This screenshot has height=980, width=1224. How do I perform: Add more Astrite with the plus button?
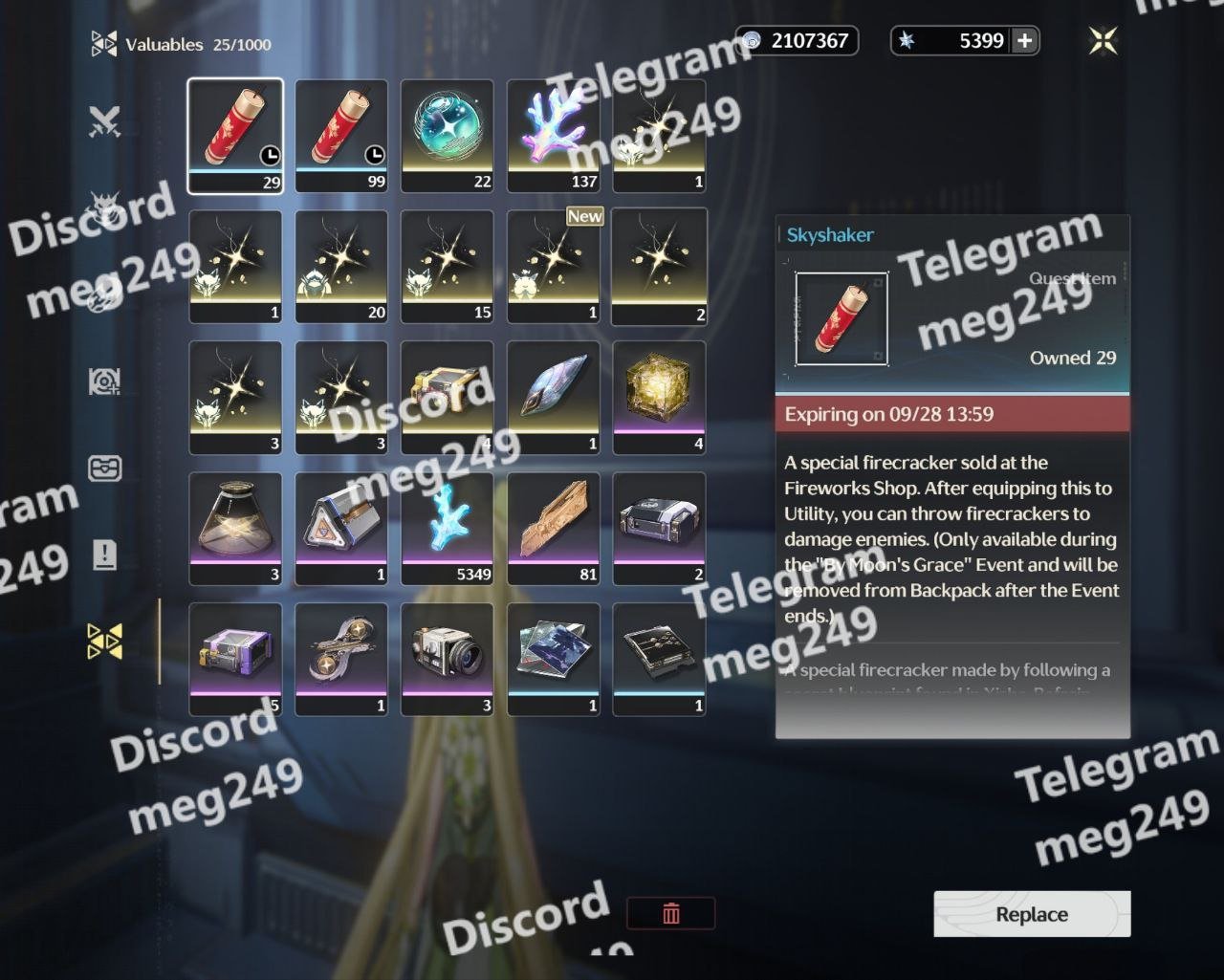click(x=1024, y=41)
